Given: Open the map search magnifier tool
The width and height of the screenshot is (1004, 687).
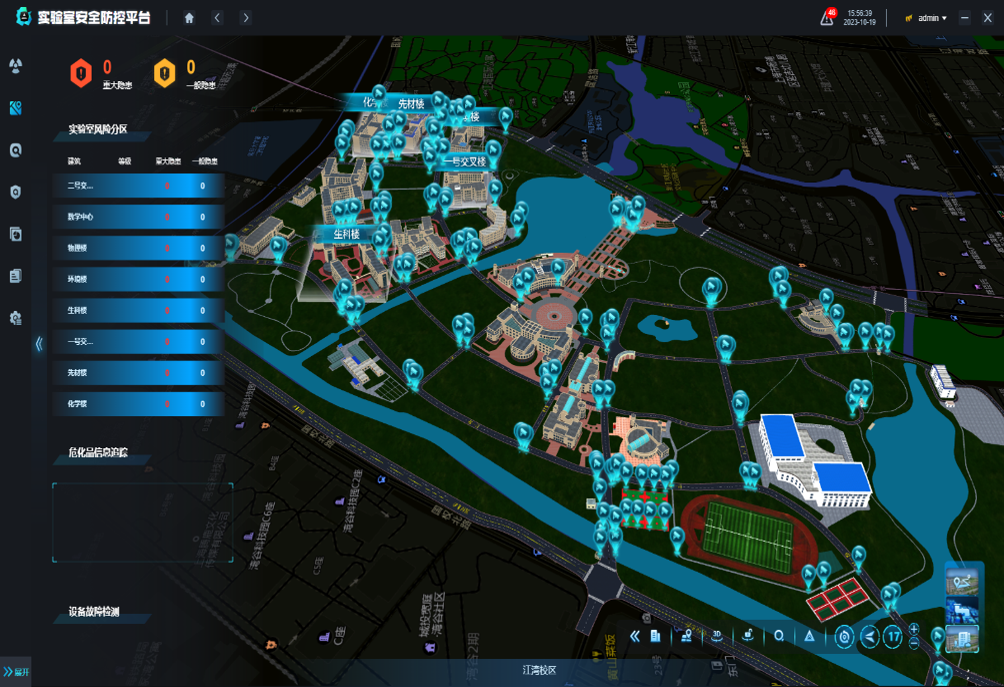Looking at the screenshot, I should [x=779, y=636].
